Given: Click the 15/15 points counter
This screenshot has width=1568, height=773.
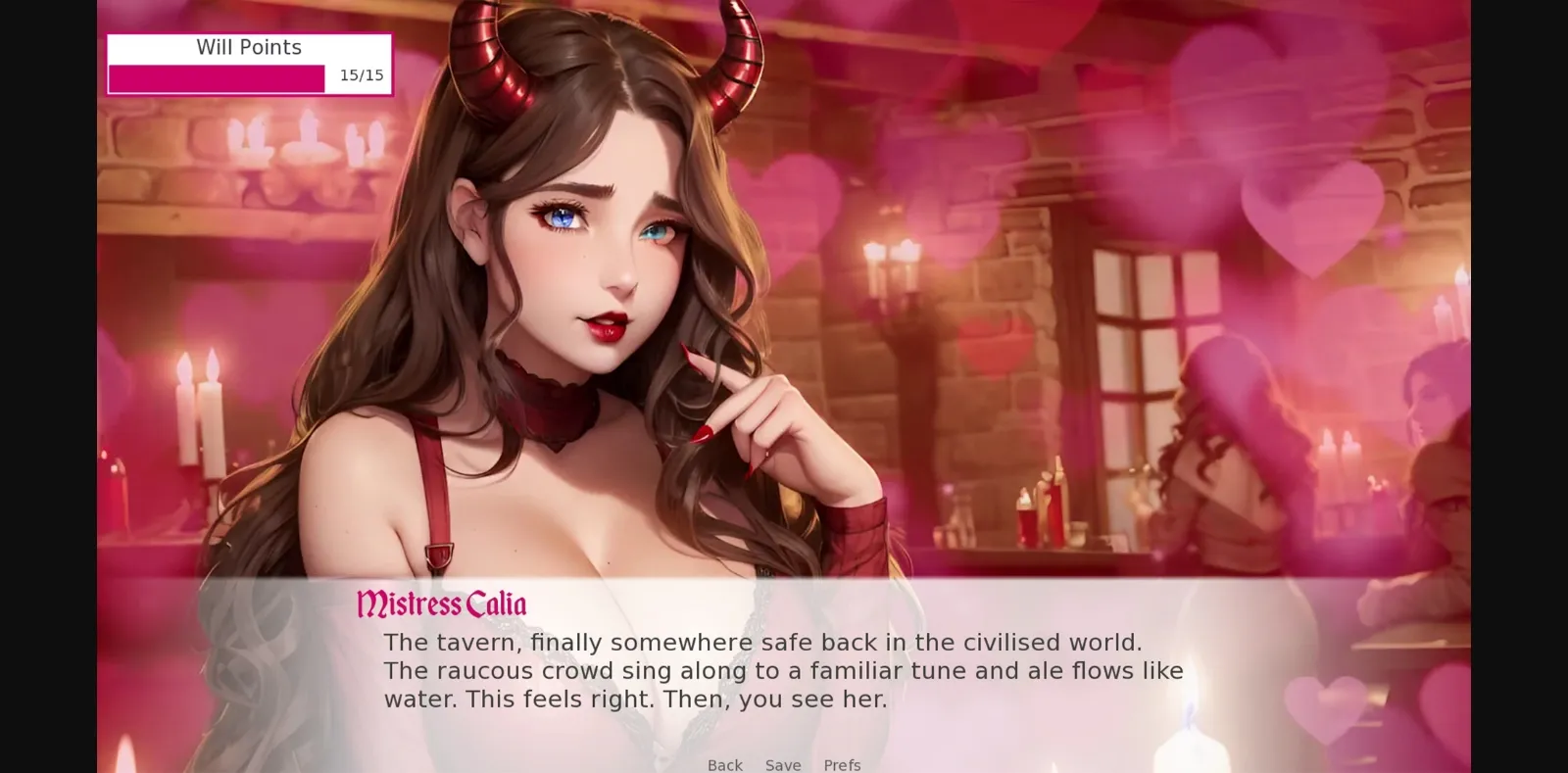Looking at the screenshot, I should pyautogui.click(x=360, y=73).
